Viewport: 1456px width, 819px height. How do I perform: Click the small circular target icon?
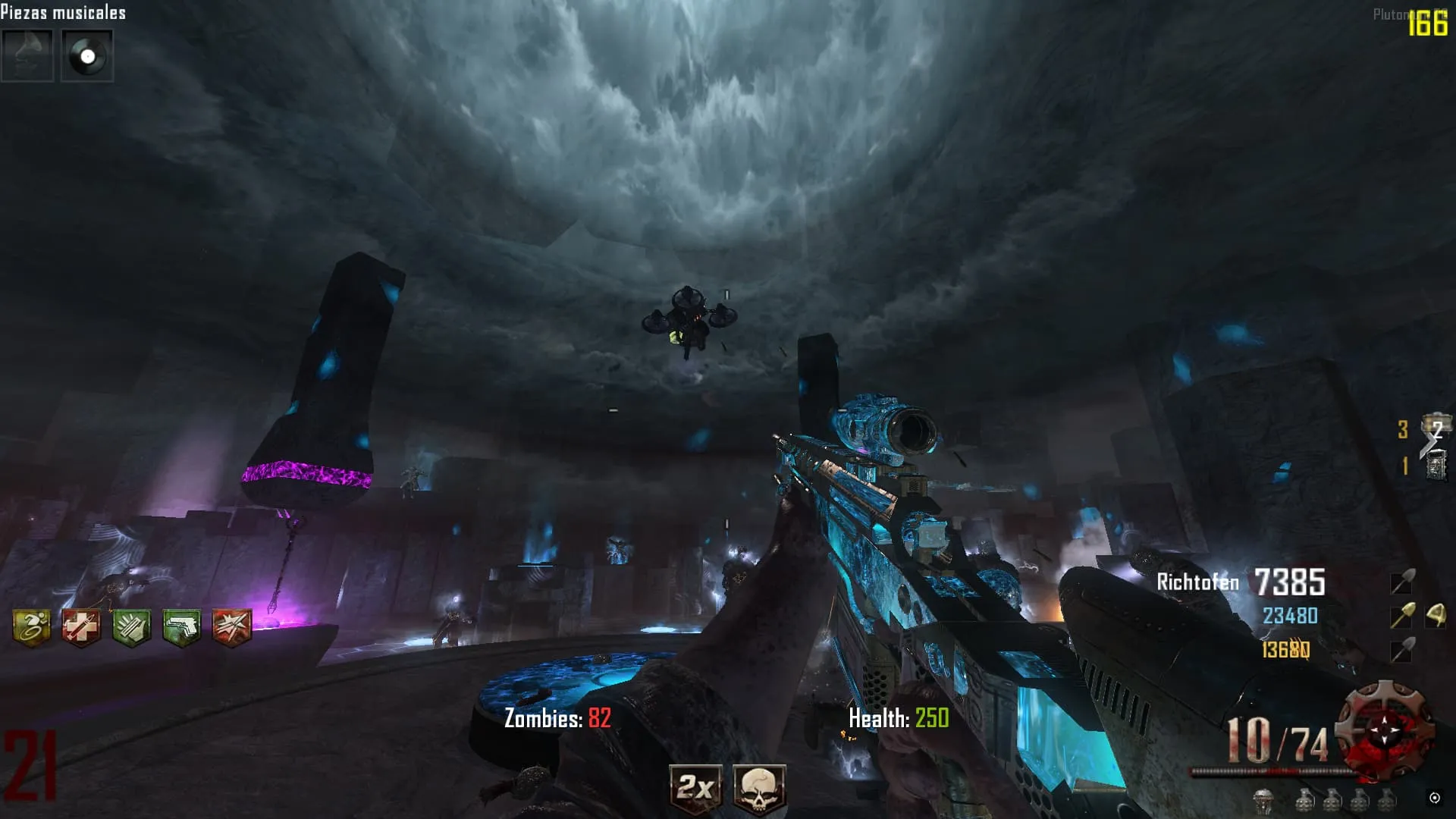[x=1434, y=797]
